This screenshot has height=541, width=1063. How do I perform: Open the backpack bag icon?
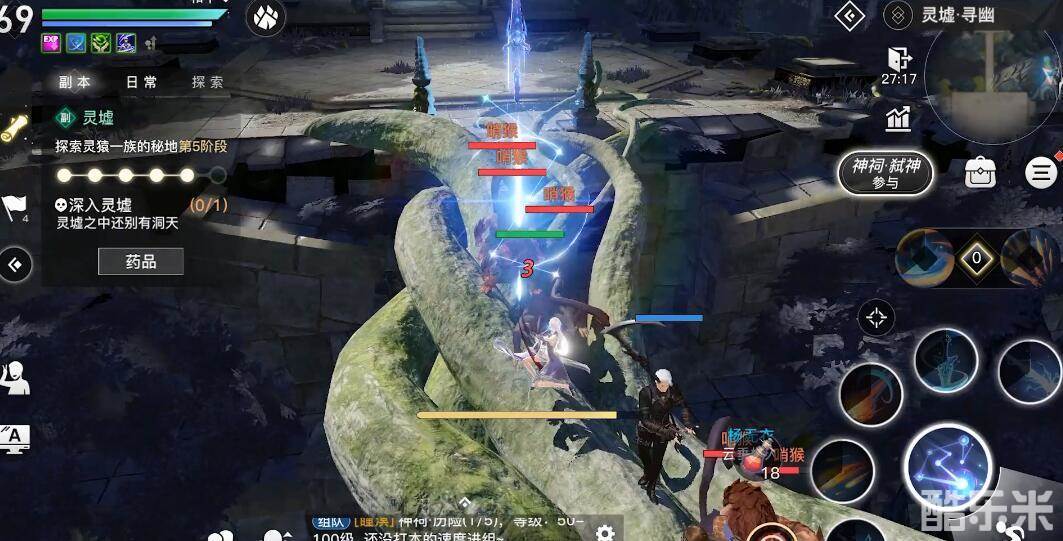pos(980,172)
